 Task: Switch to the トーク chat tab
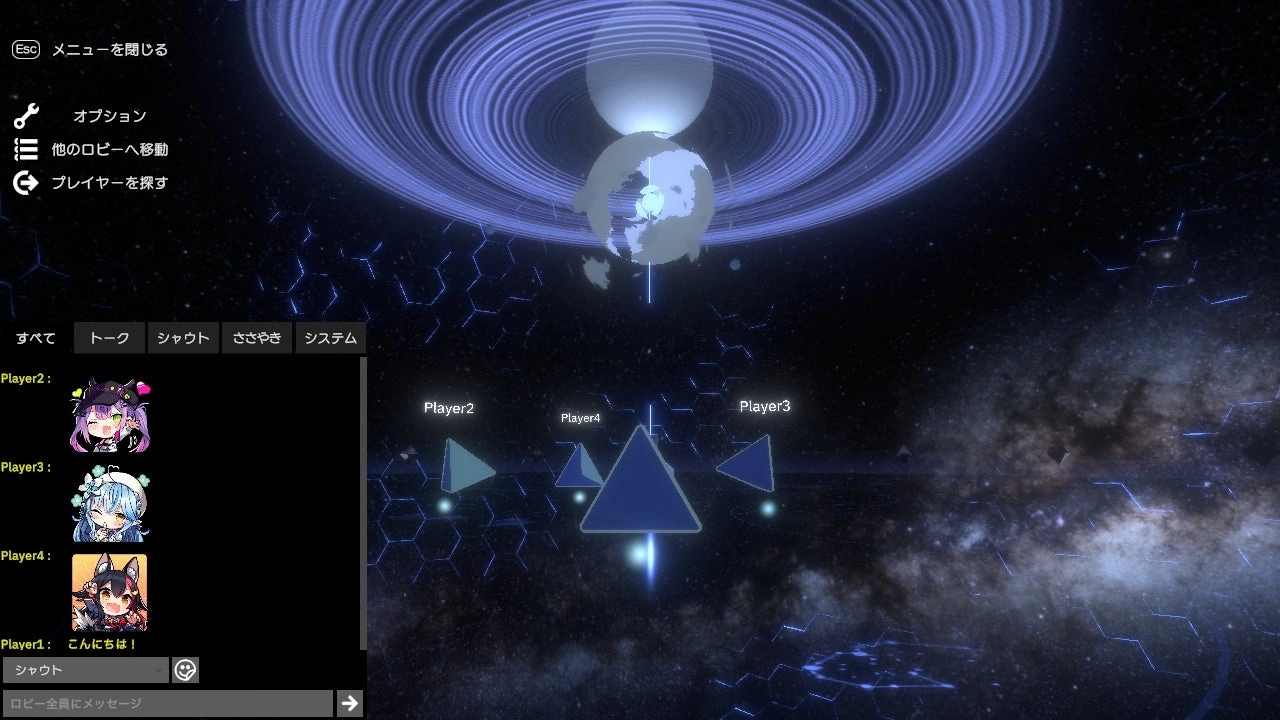point(110,338)
